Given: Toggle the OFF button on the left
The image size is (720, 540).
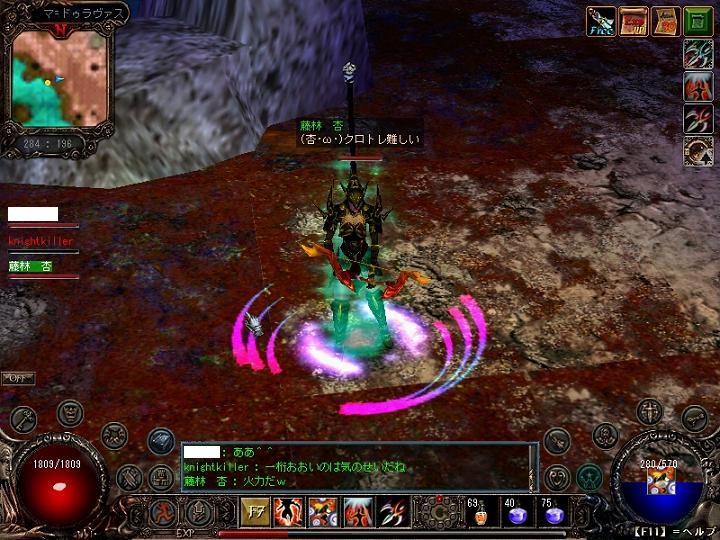Looking at the screenshot, I should tap(17, 378).
